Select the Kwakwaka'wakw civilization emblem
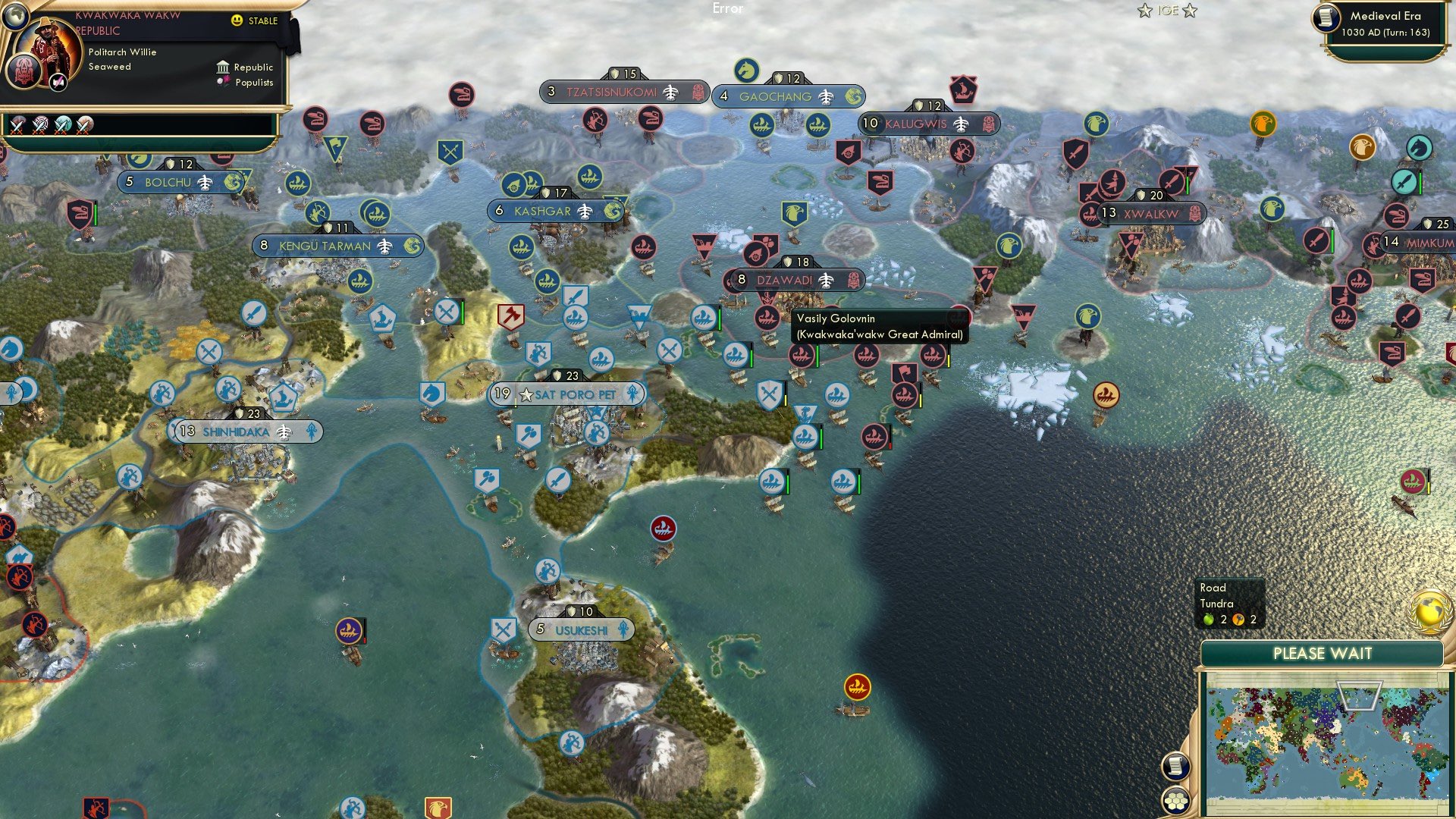 click(x=24, y=74)
